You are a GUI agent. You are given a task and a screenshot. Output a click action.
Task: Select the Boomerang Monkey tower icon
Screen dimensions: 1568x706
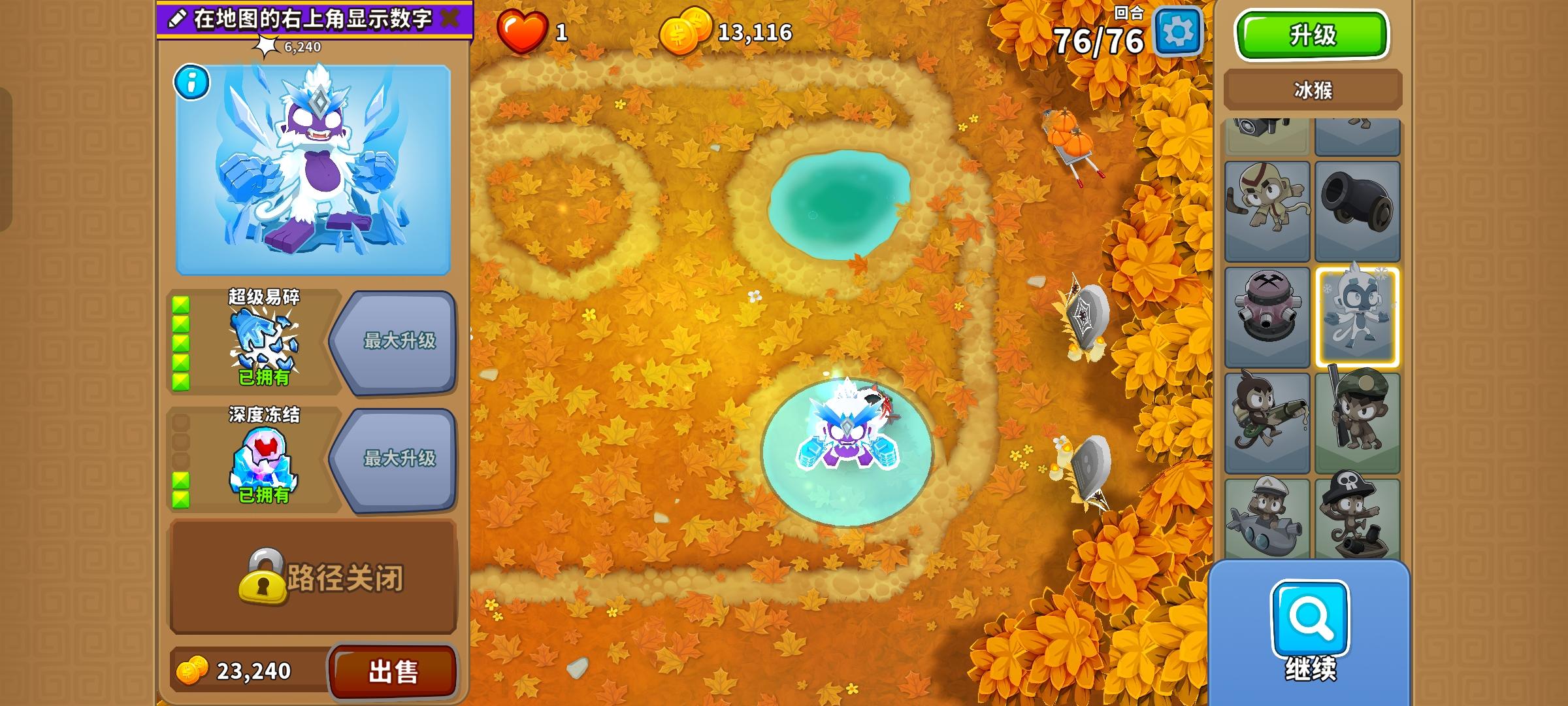click(1267, 209)
